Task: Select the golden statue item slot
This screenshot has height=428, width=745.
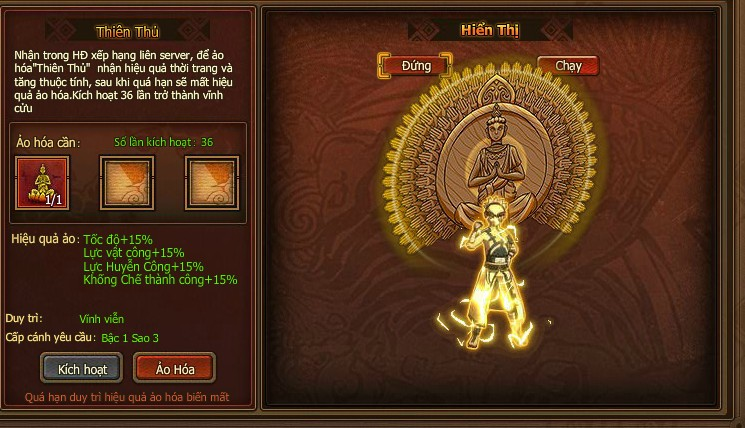Action: click(43, 183)
